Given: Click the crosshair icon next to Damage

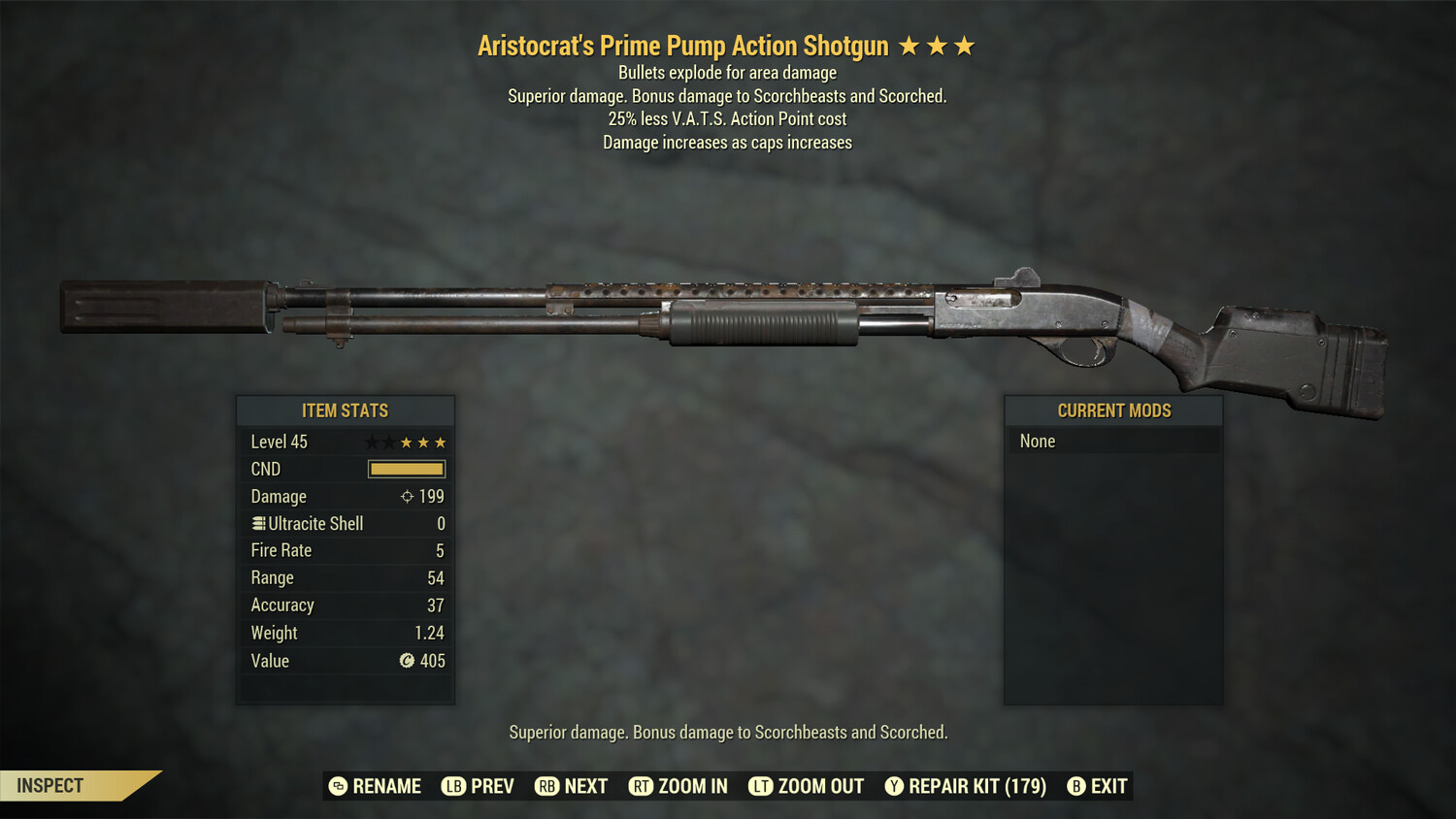Looking at the screenshot, I should coord(406,496).
